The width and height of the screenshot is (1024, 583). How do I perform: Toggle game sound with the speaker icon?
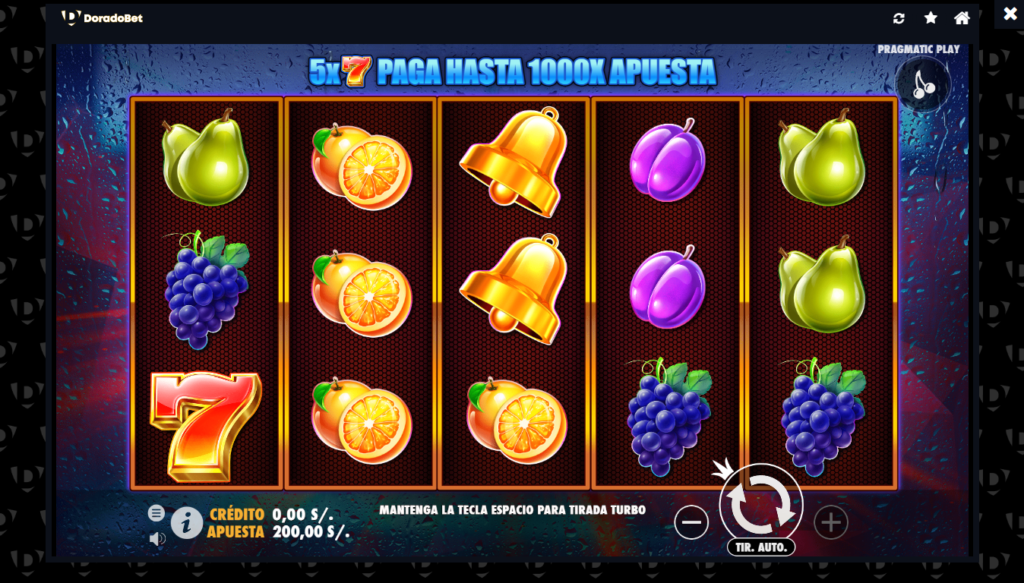(x=156, y=539)
